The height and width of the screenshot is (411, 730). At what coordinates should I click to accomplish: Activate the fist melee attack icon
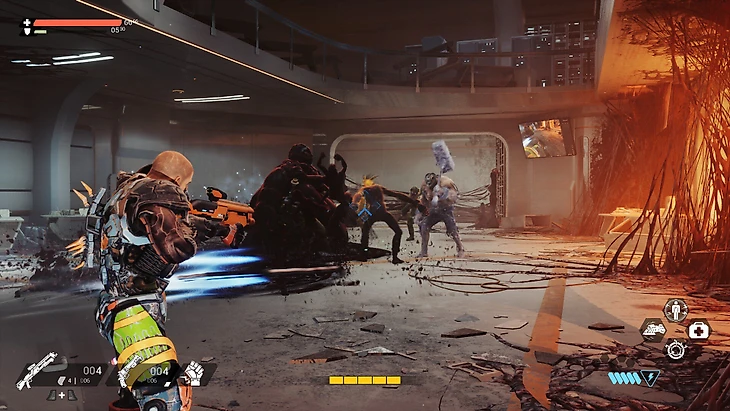(x=194, y=372)
